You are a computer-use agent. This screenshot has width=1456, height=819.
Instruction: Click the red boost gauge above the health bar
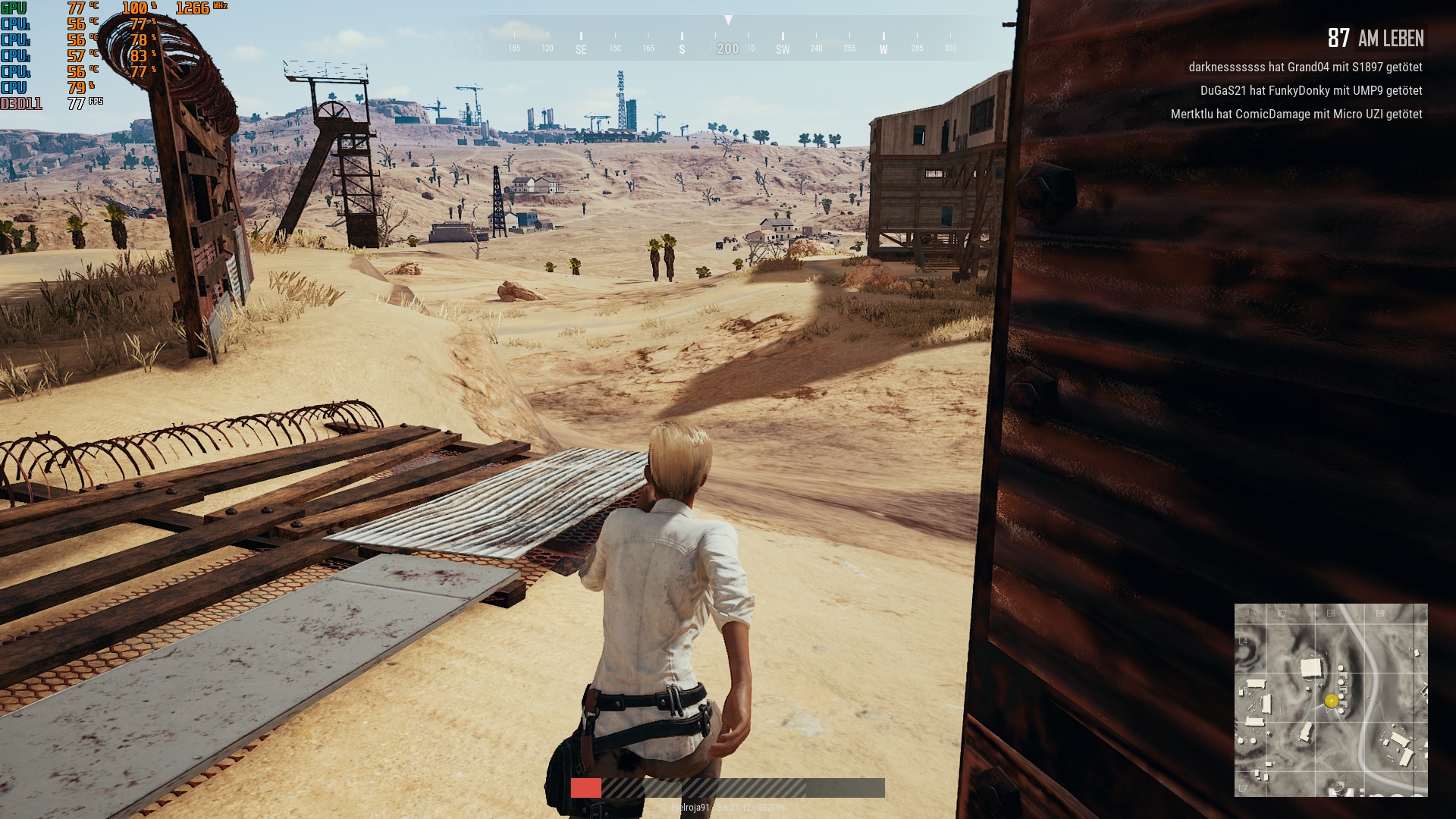pos(586,786)
